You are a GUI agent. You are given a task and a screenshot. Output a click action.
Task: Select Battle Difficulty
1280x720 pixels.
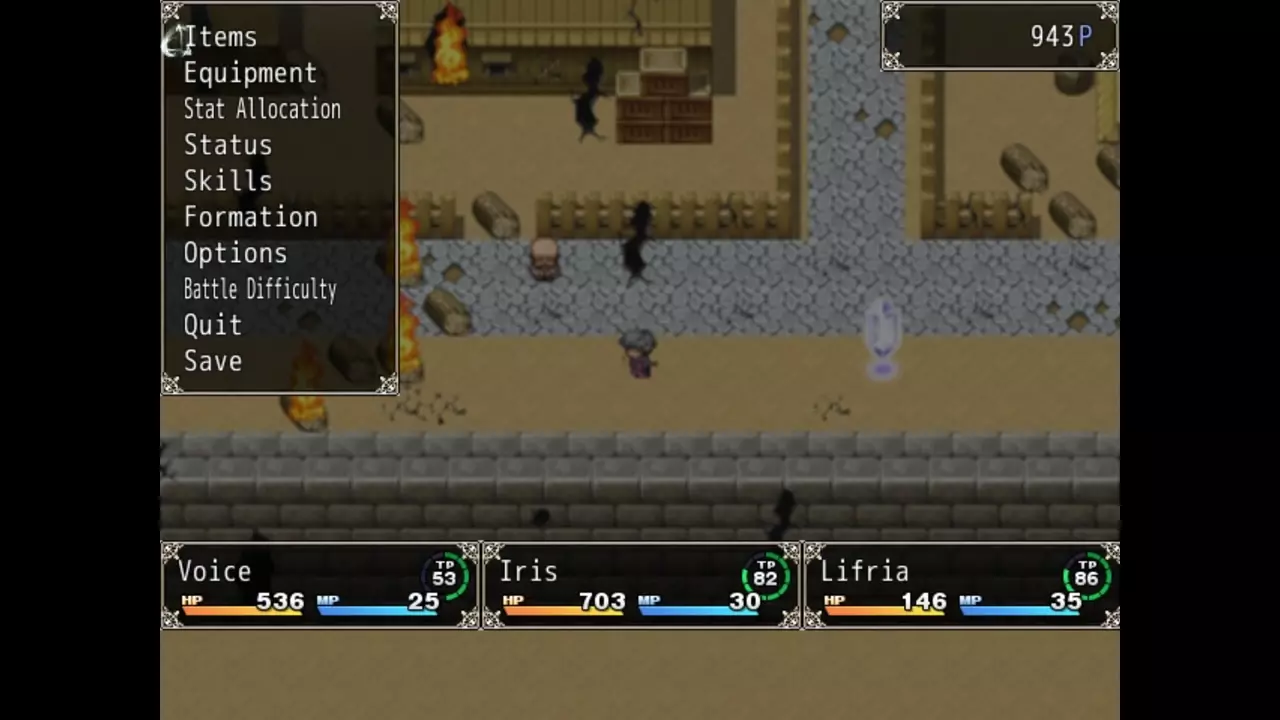[x=260, y=290]
